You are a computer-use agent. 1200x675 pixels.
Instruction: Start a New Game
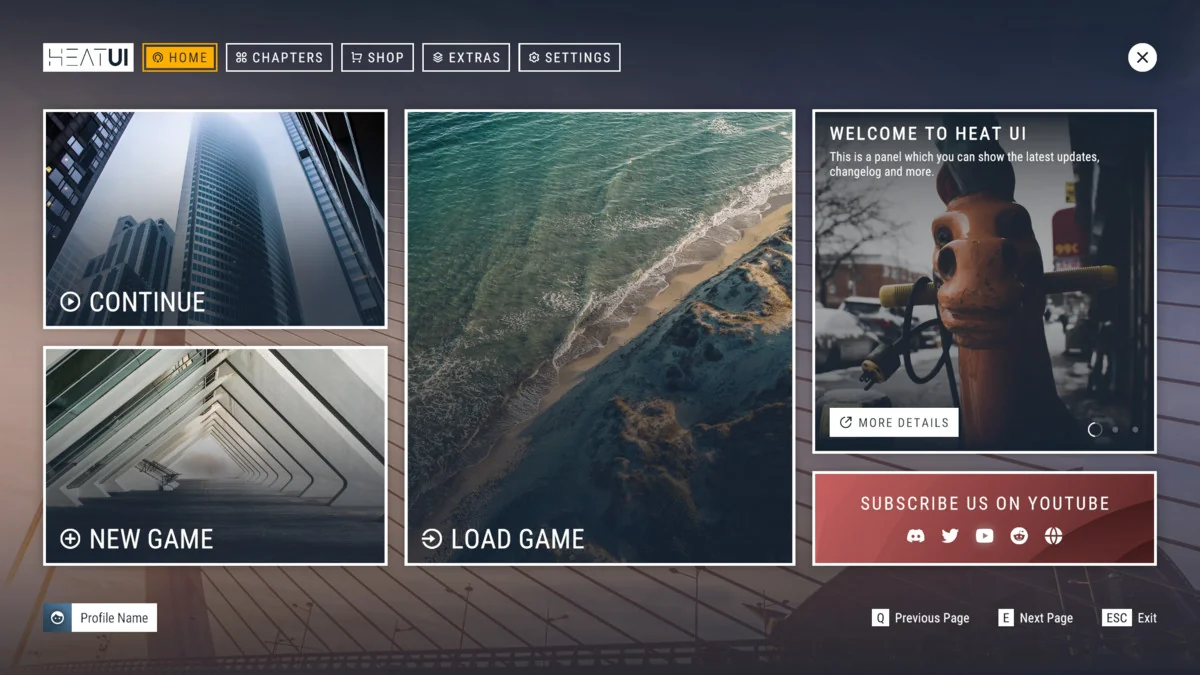click(215, 456)
